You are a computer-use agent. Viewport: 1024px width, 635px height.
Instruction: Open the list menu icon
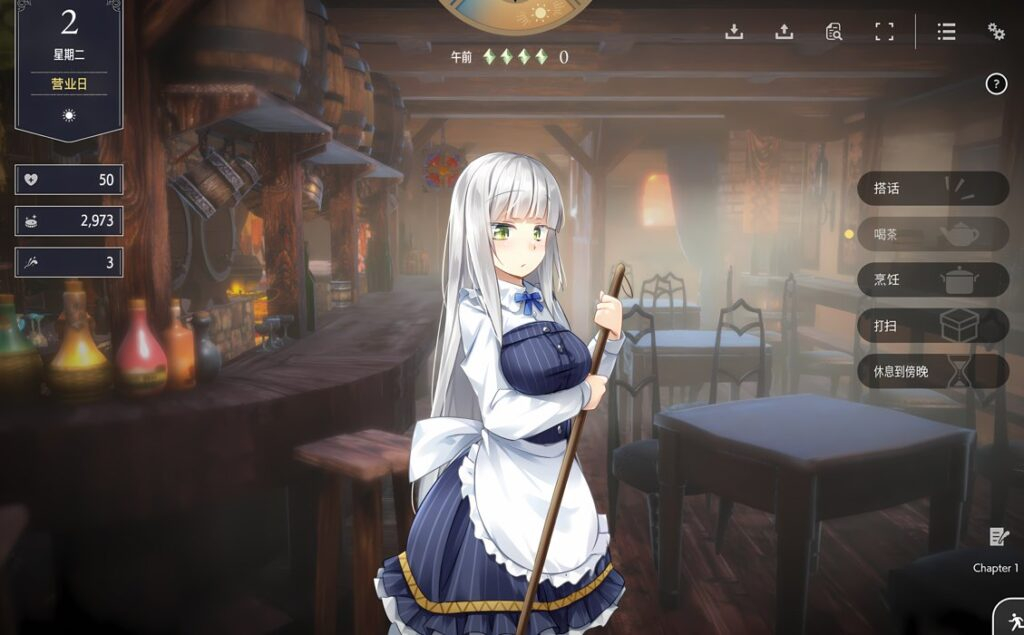(946, 31)
